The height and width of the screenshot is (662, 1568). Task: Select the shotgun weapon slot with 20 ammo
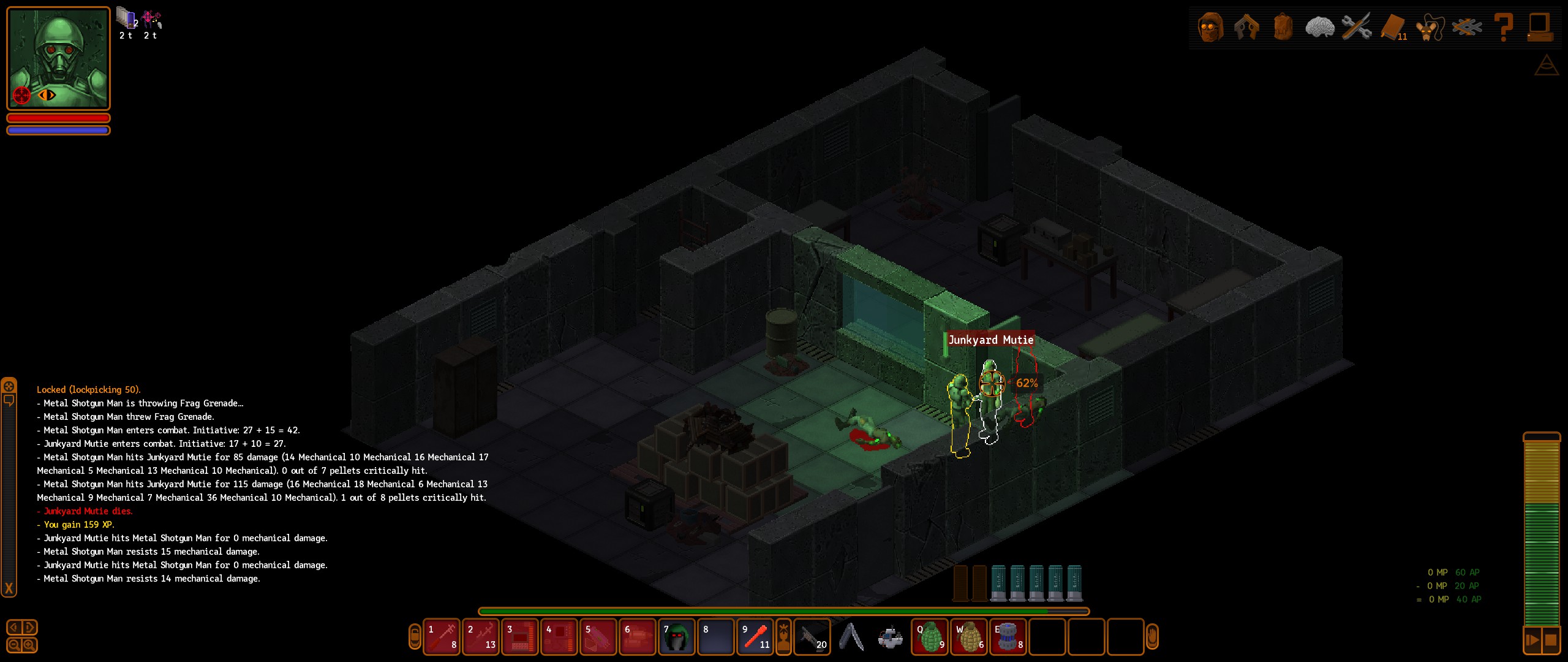(x=812, y=637)
